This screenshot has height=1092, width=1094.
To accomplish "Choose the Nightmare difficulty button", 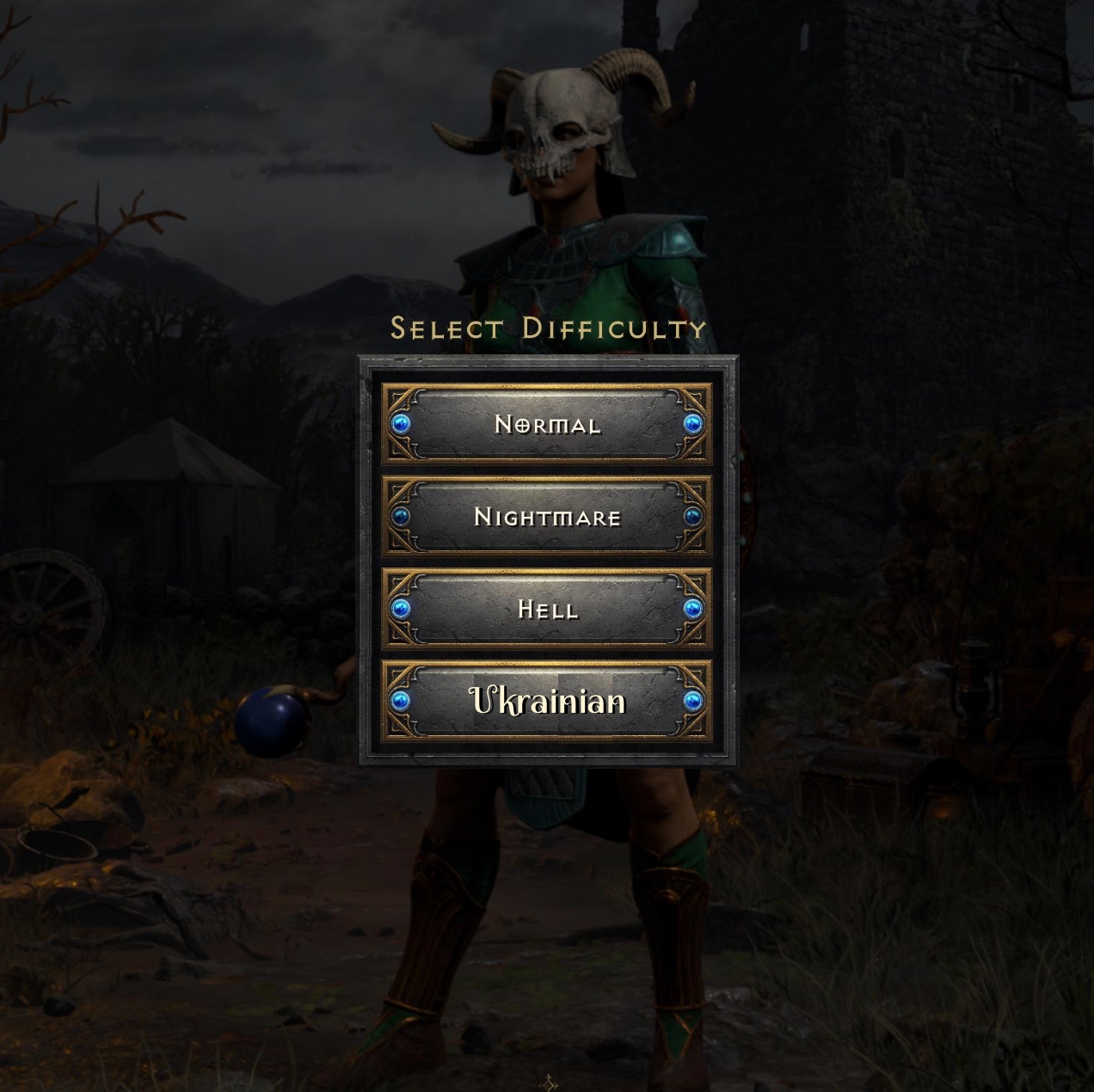I will click(x=547, y=517).
